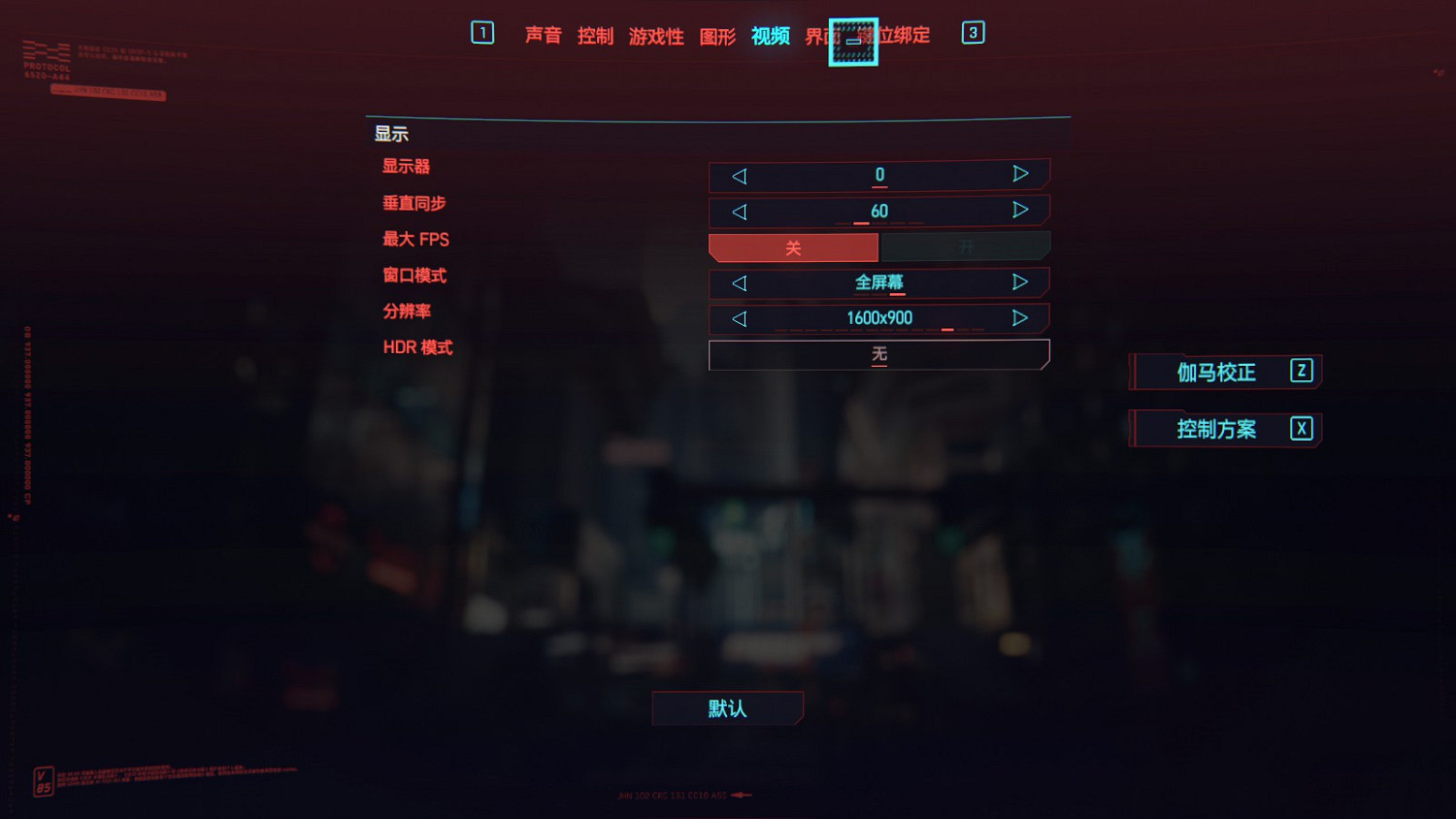Viewport: 1456px width, 819px height.
Task: Click the right arrow for 显示器 setting
Action: point(1020,176)
